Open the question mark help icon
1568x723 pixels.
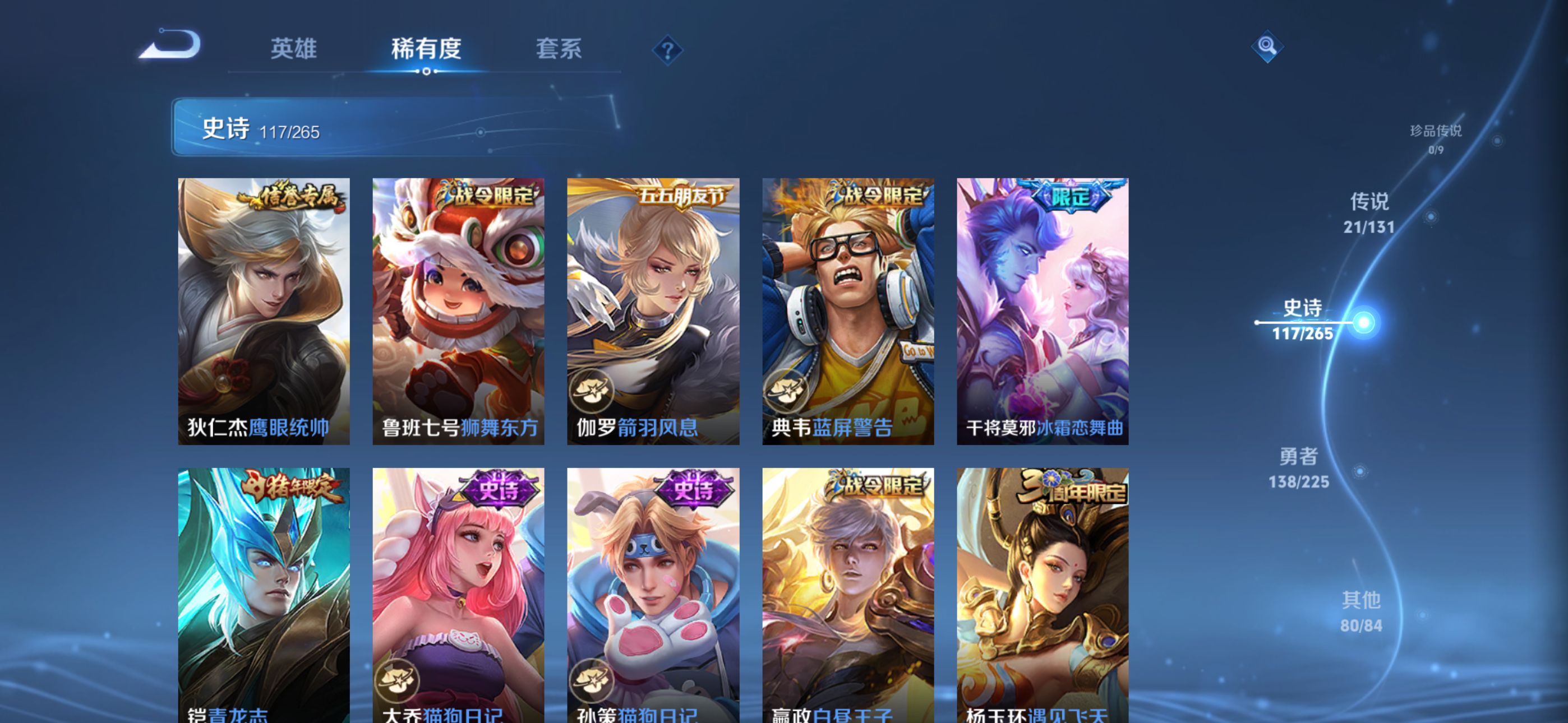pos(667,50)
